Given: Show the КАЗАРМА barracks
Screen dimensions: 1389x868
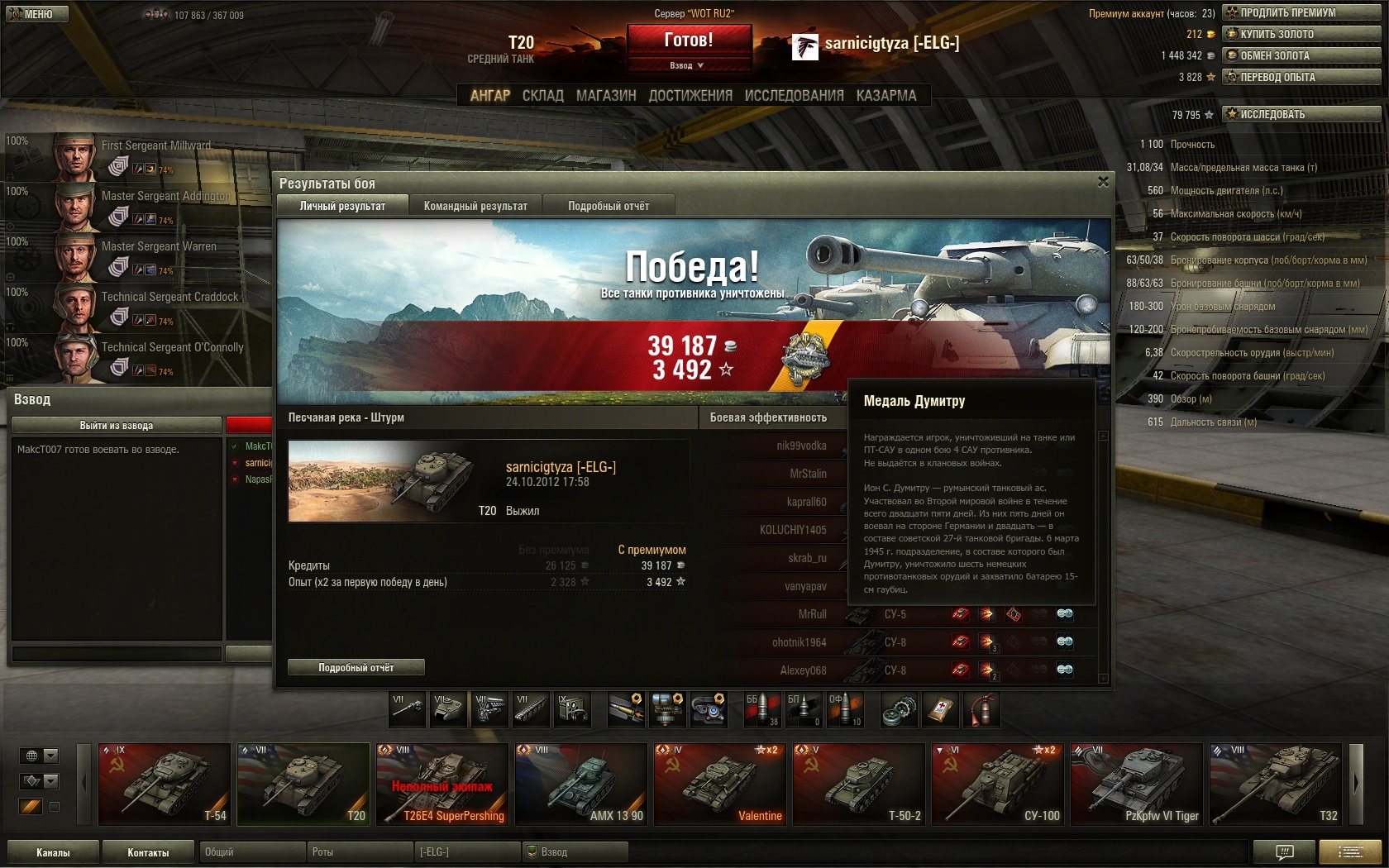Looking at the screenshot, I should tap(886, 96).
